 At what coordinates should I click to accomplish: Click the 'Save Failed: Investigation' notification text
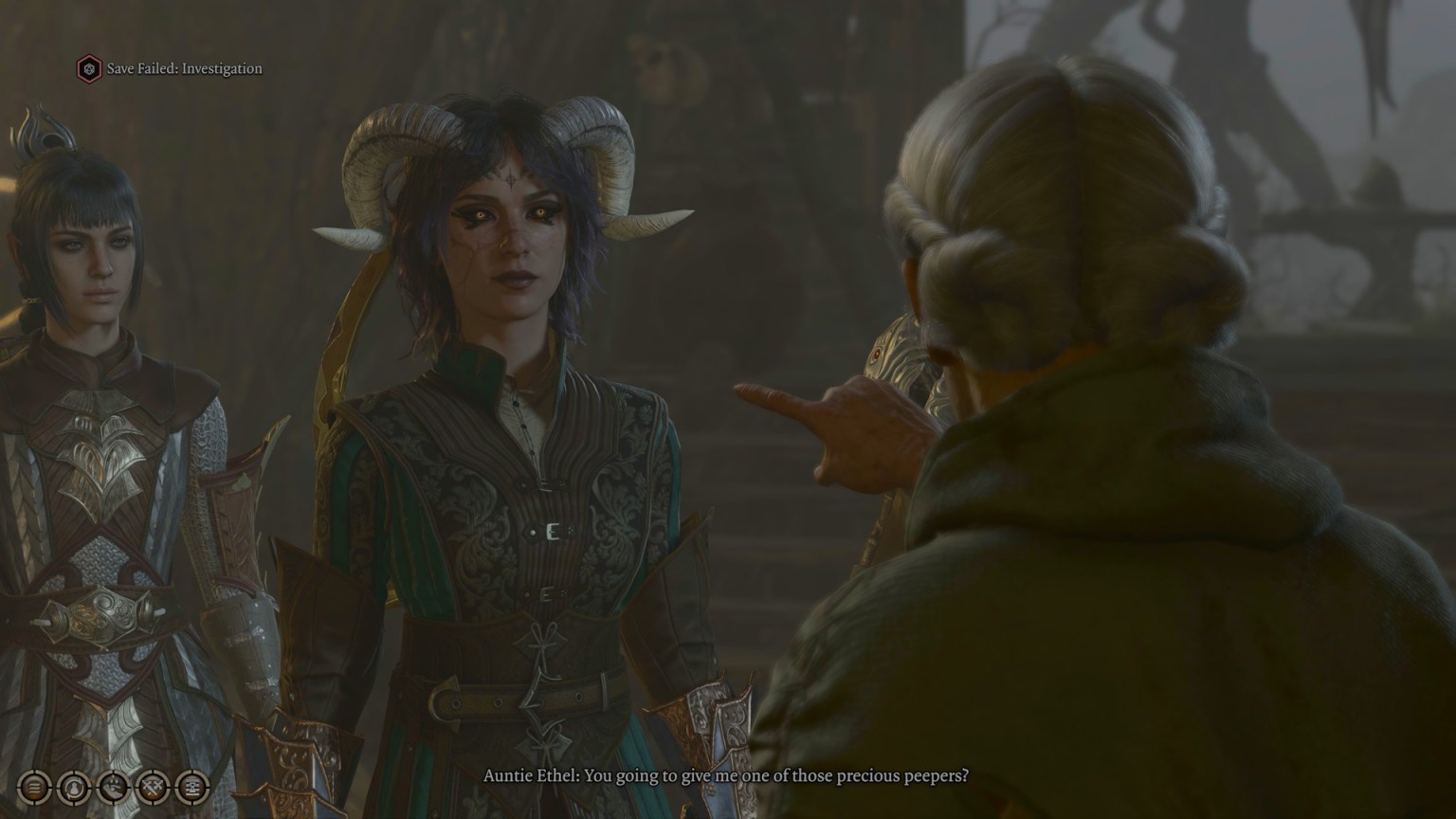[185, 68]
